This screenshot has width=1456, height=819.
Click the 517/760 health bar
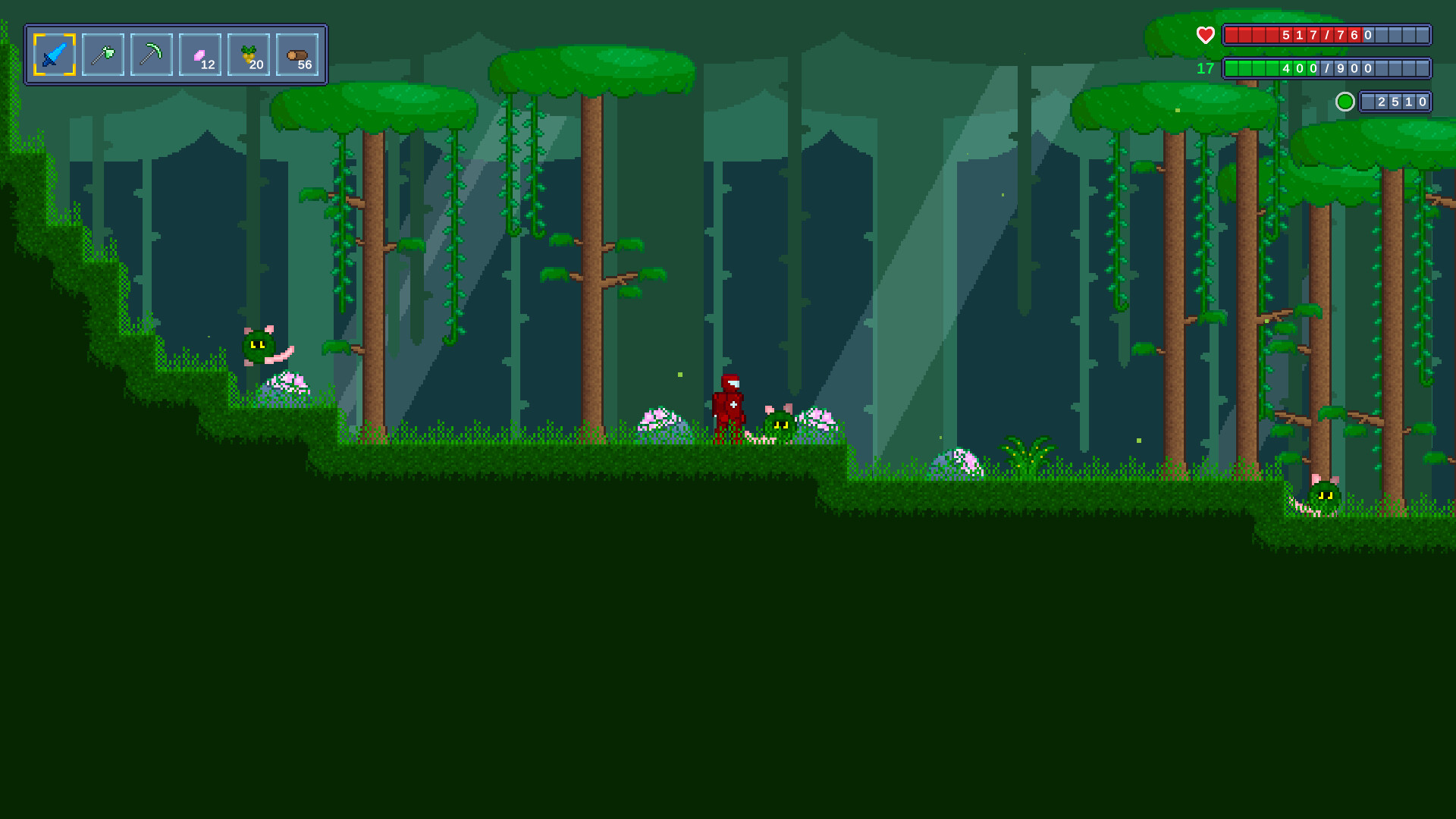[1327, 34]
